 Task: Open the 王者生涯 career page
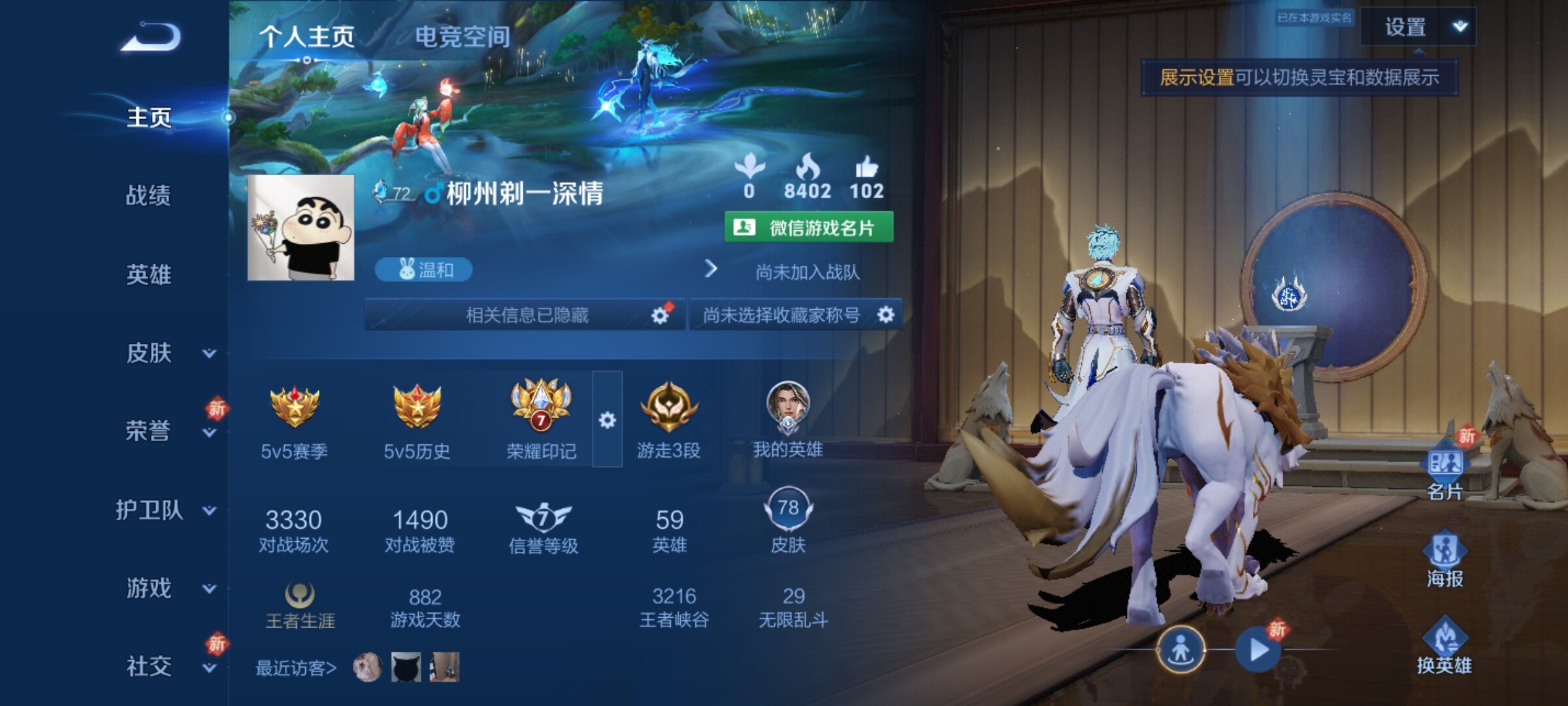point(300,606)
